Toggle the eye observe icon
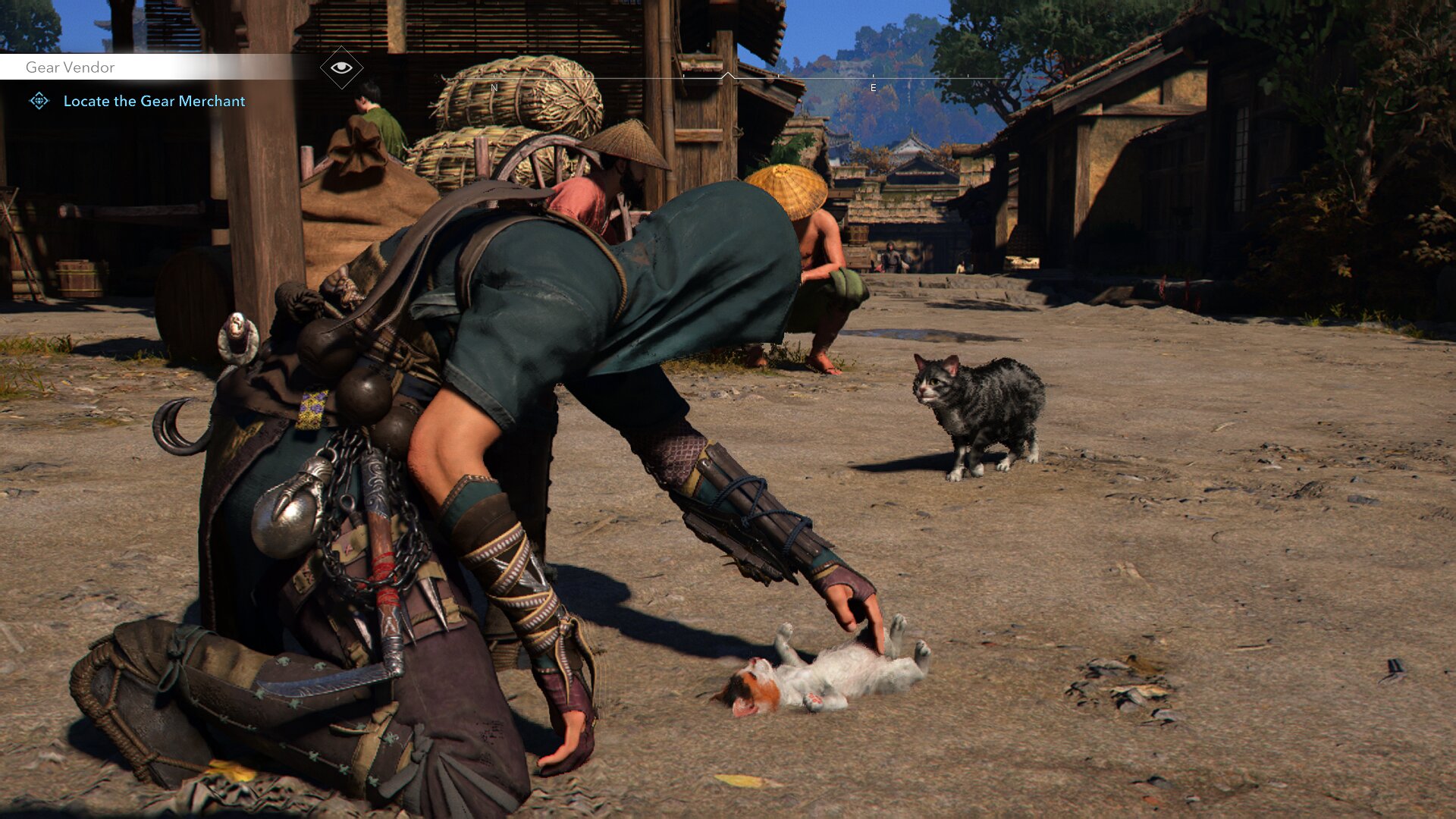Viewport: 1456px width, 819px height. (341, 67)
